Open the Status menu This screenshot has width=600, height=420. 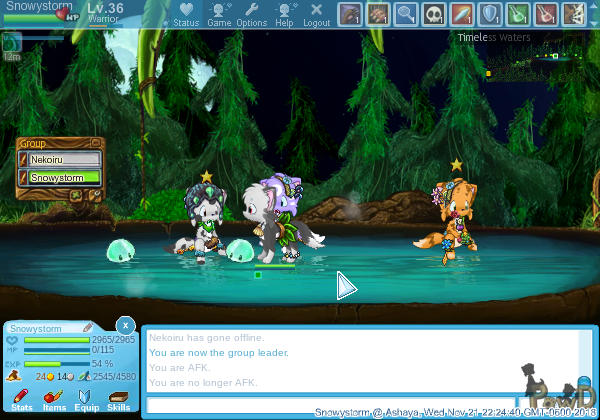point(185,15)
